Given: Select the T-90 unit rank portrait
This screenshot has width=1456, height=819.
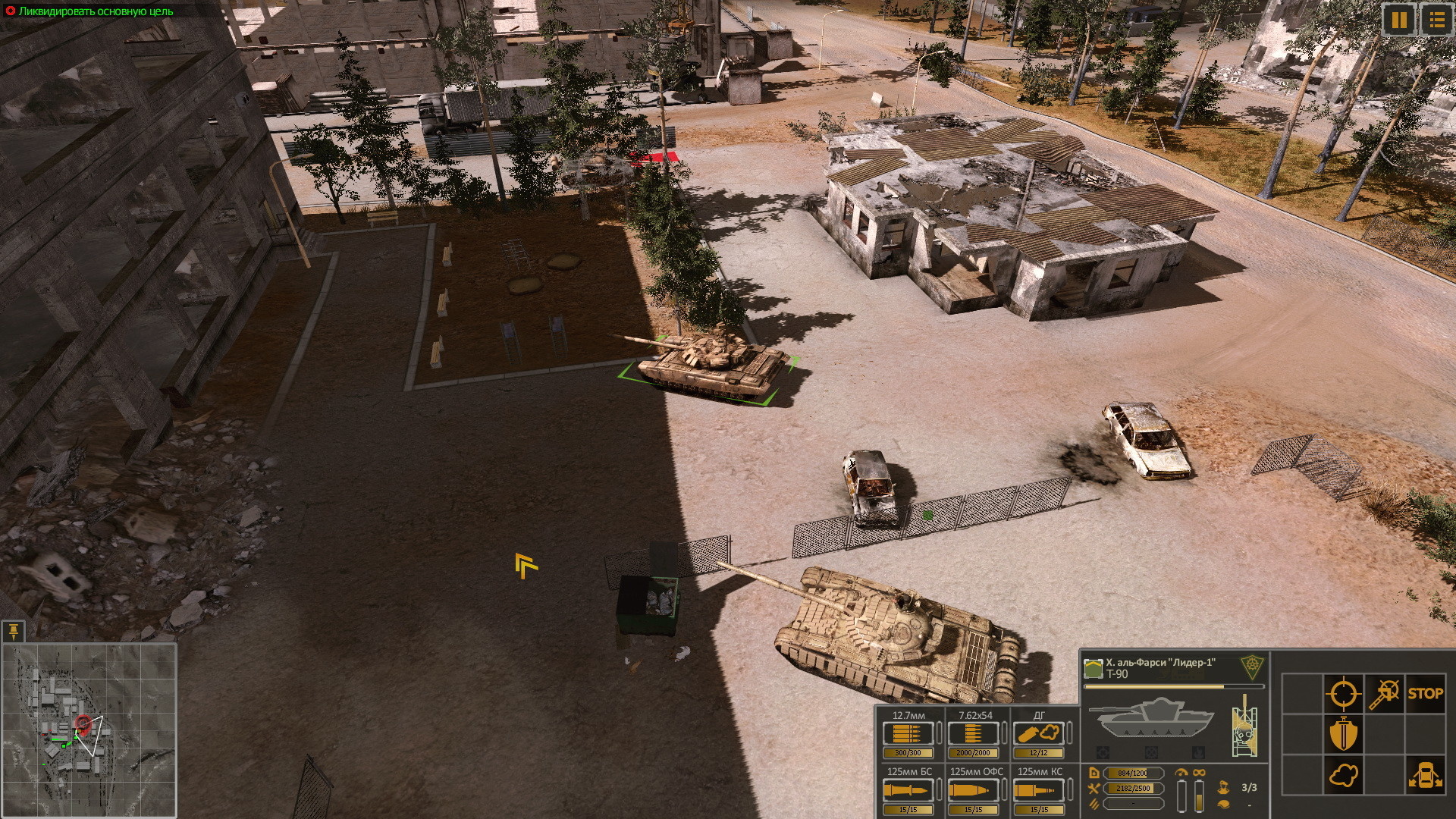Looking at the screenshot, I should tap(1093, 668).
